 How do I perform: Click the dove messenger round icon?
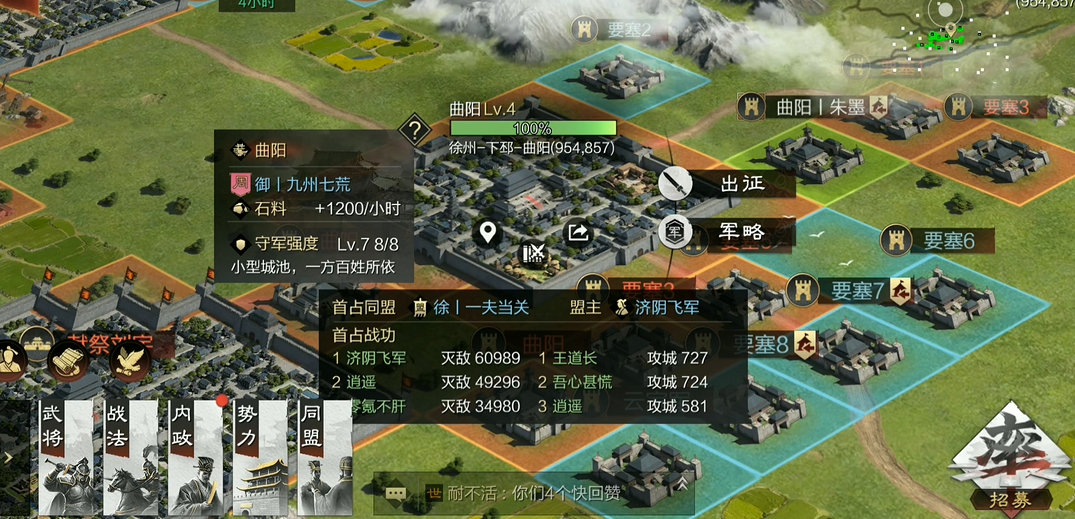coord(131,362)
